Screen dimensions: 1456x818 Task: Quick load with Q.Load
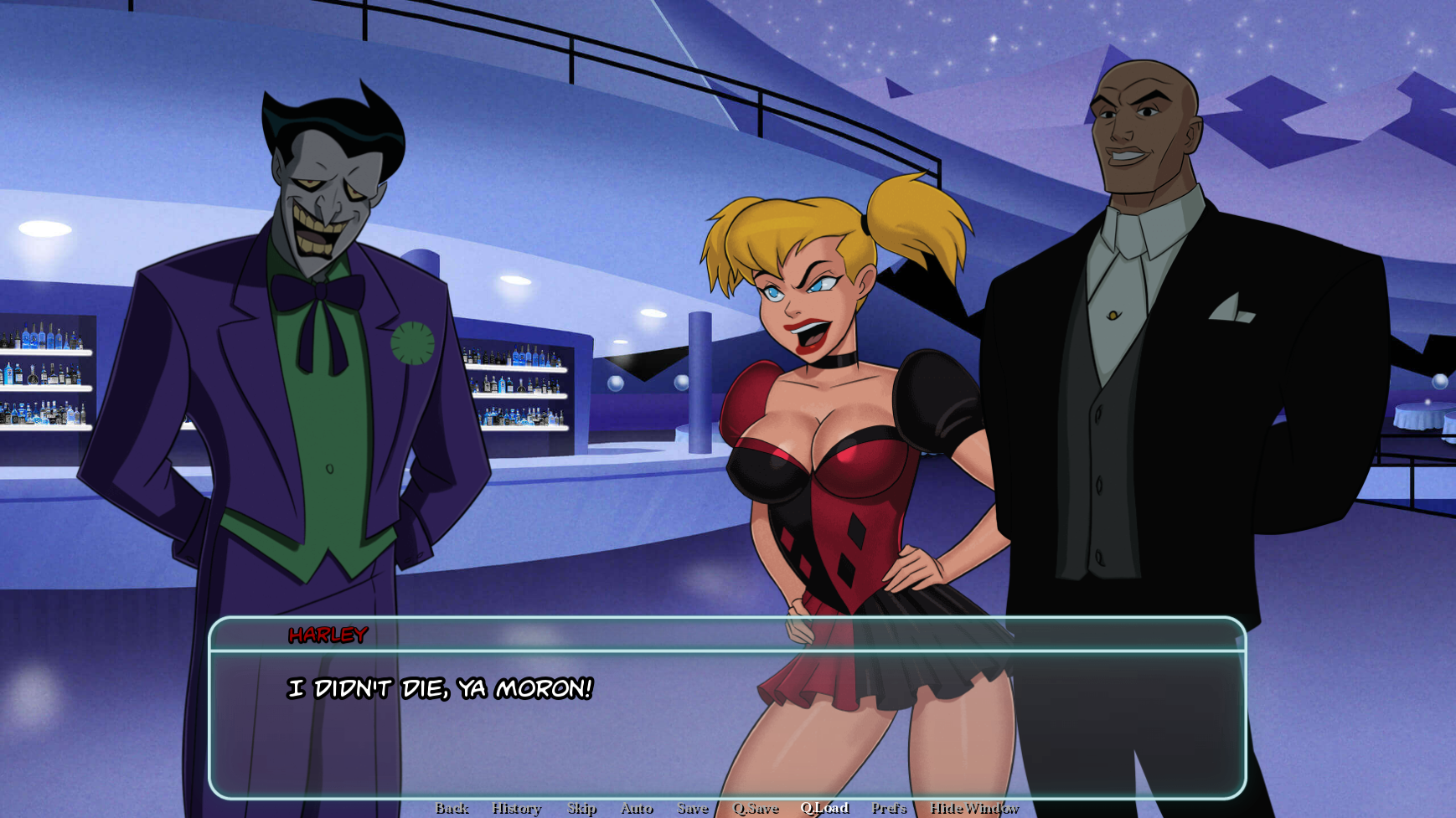824,808
